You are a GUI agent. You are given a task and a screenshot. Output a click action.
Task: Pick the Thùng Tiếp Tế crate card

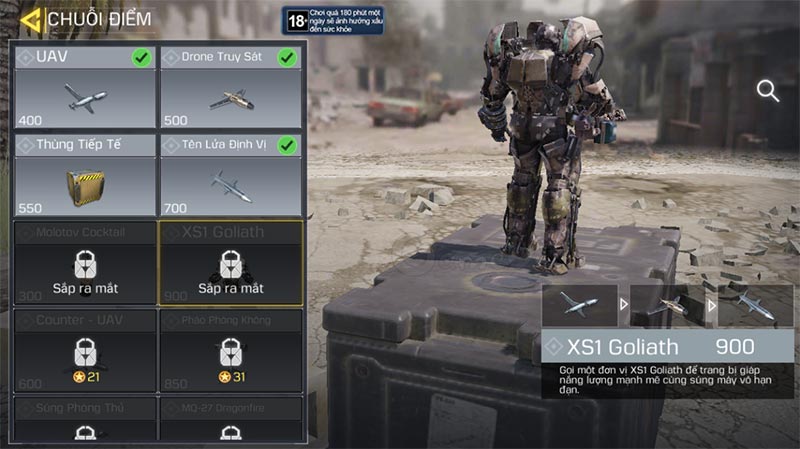pyautogui.click(x=84, y=175)
